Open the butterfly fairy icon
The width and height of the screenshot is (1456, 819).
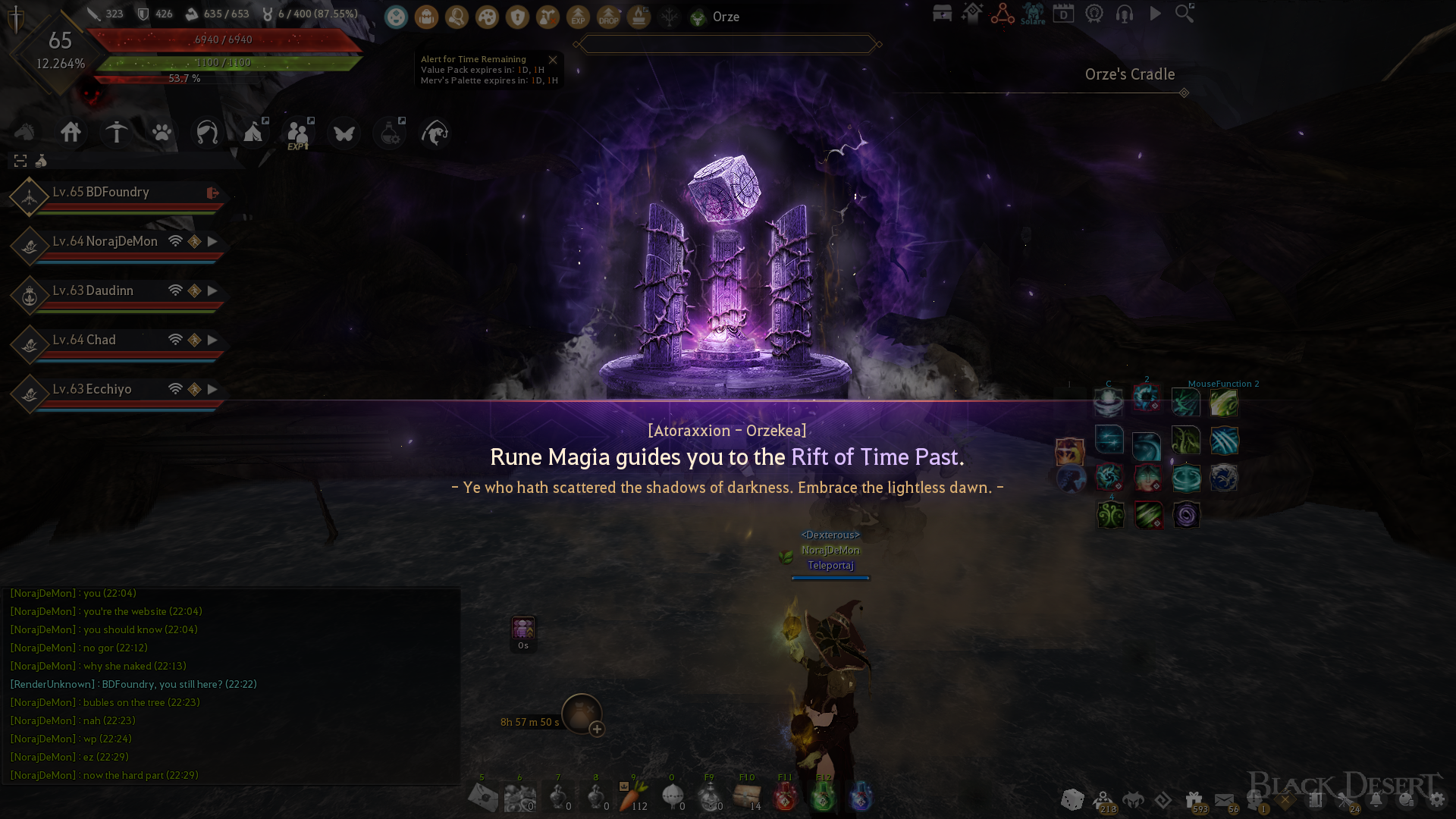click(x=344, y=133)
